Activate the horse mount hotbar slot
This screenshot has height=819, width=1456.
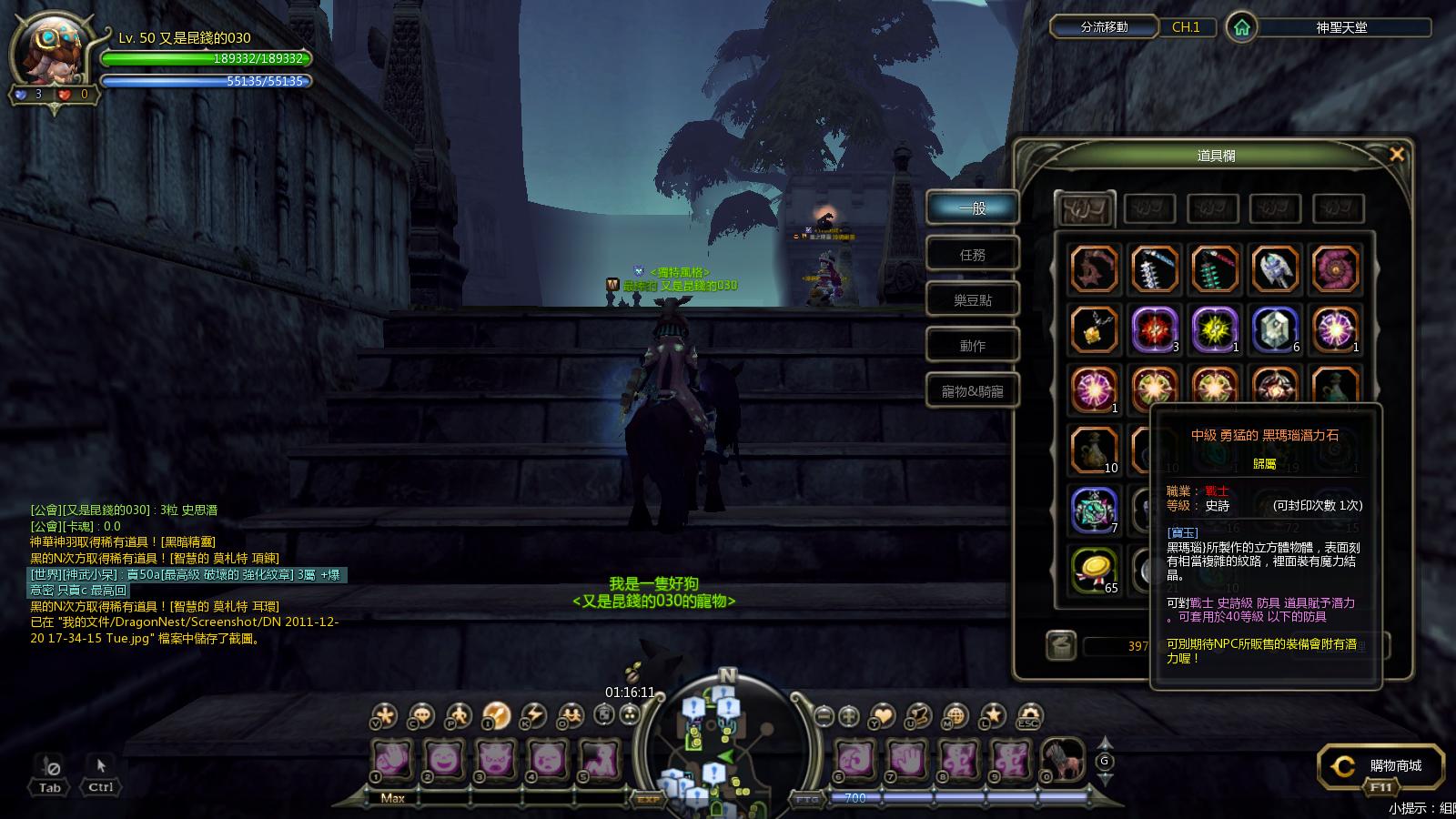tap(1062, 758)
